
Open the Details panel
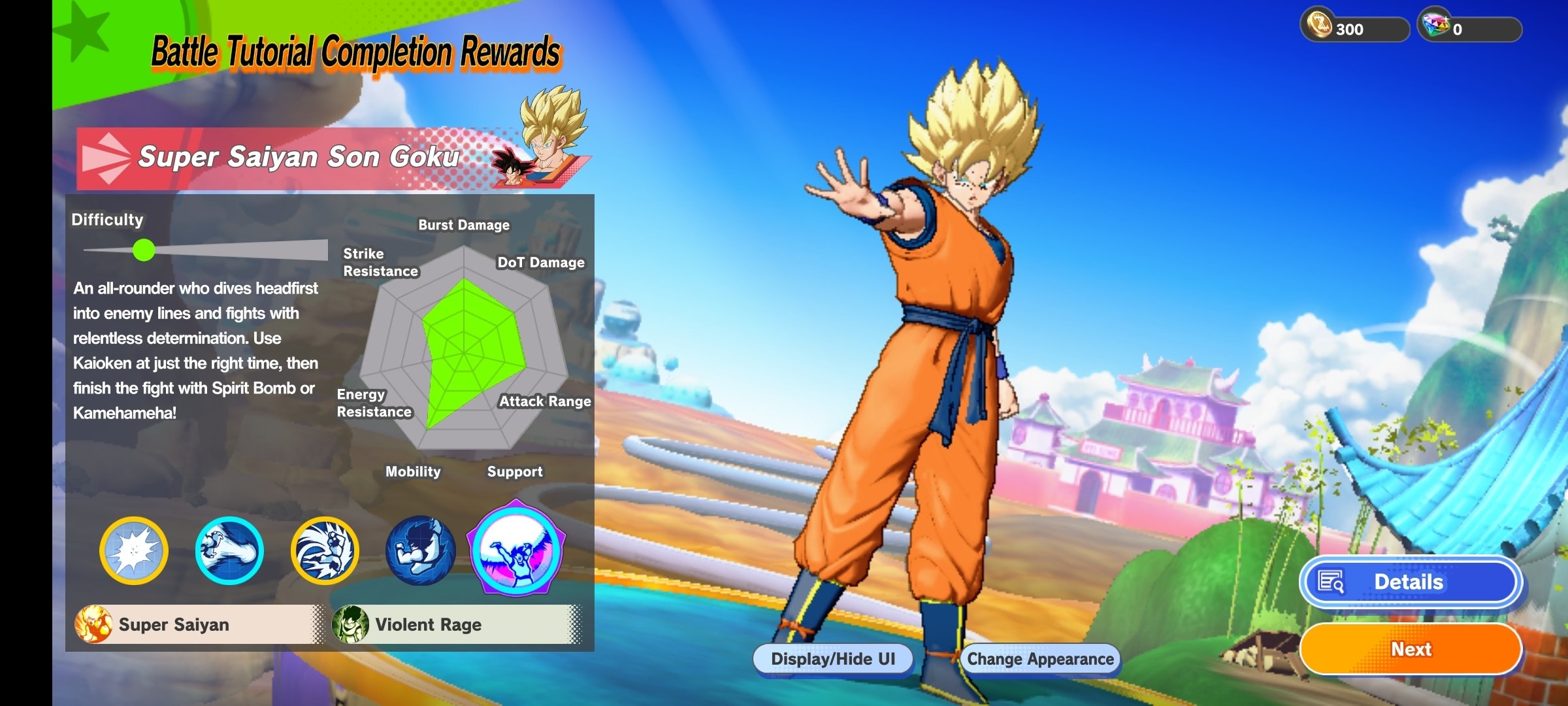[x=1410, y=582]
